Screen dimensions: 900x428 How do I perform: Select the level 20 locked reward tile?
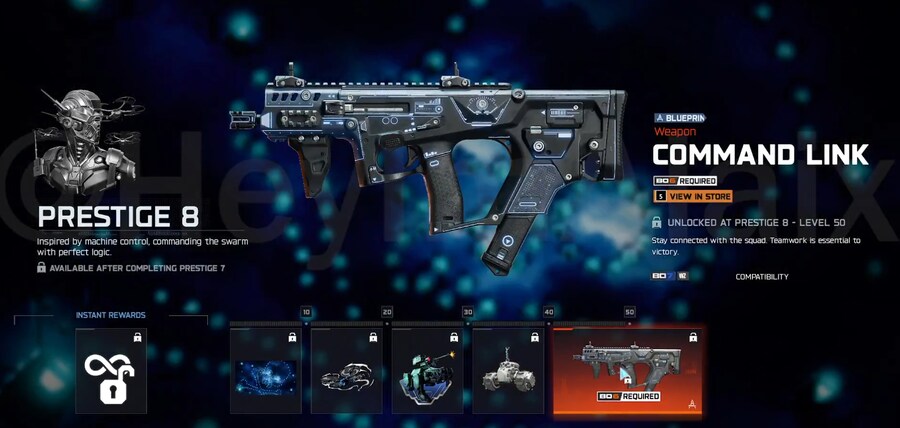(x=347, y=371)
